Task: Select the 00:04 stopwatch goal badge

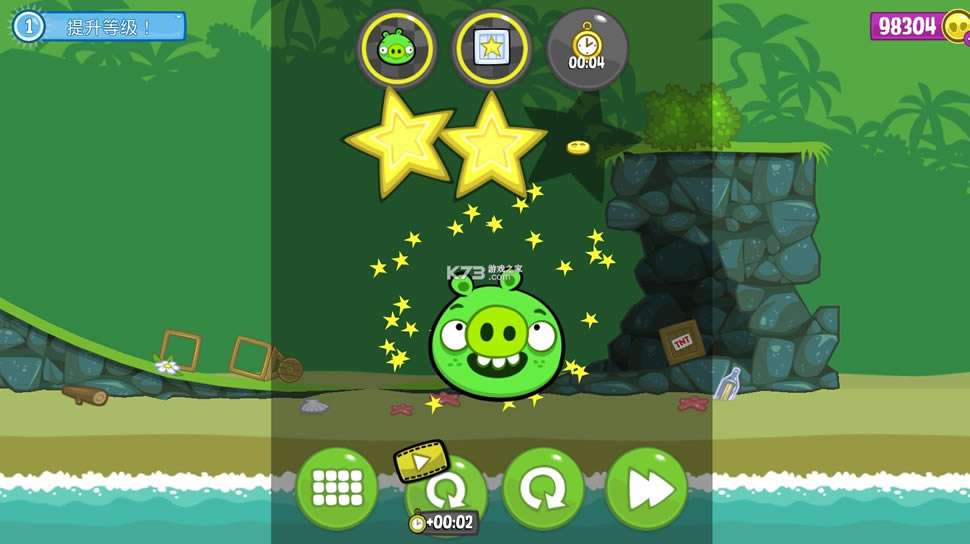Action: (x=587, y=48)
